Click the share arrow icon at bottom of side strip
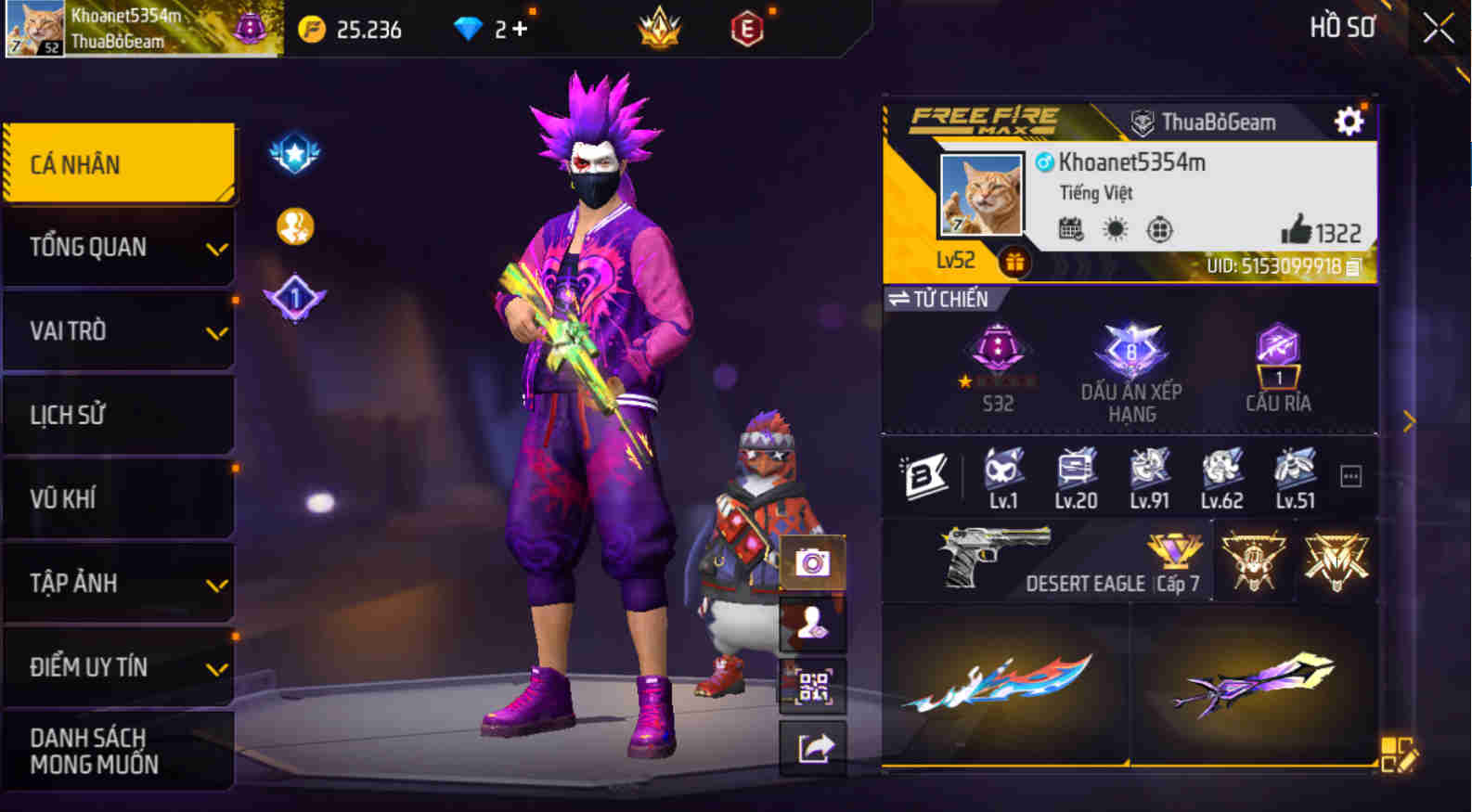1472x812 pixels. coord(812,747)
